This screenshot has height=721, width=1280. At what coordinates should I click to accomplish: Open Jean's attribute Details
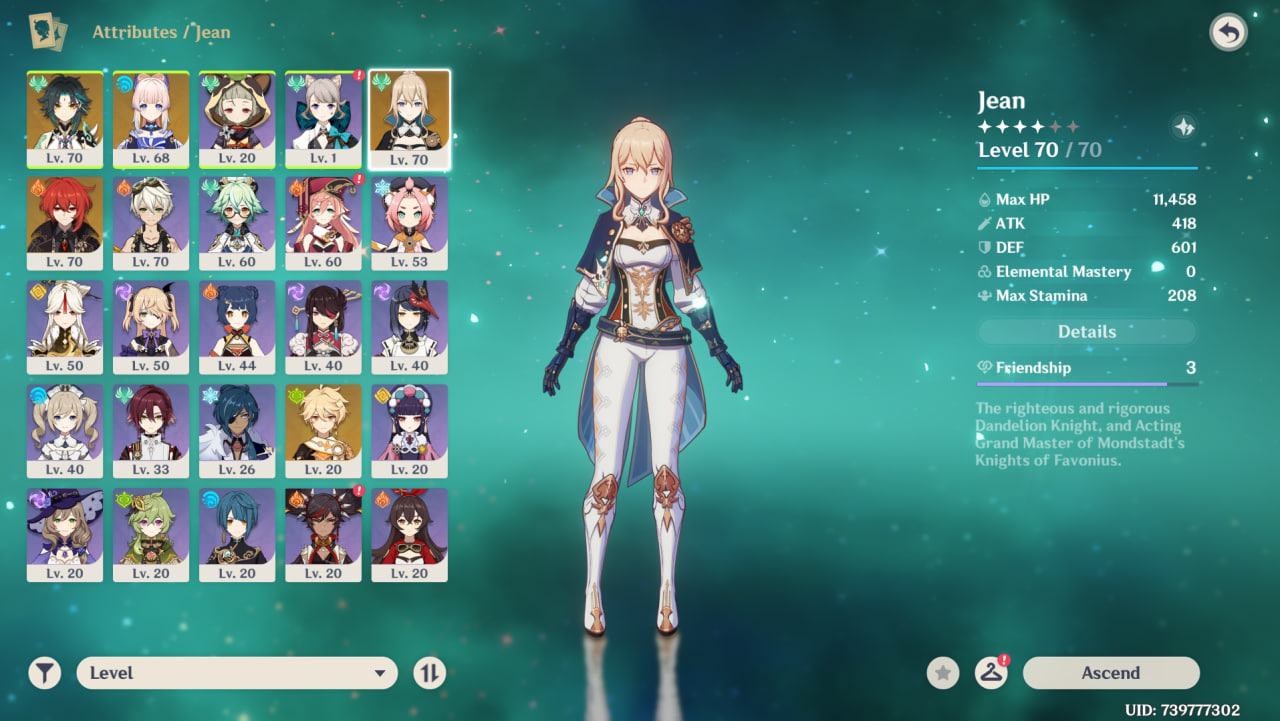click(1086, 332)
